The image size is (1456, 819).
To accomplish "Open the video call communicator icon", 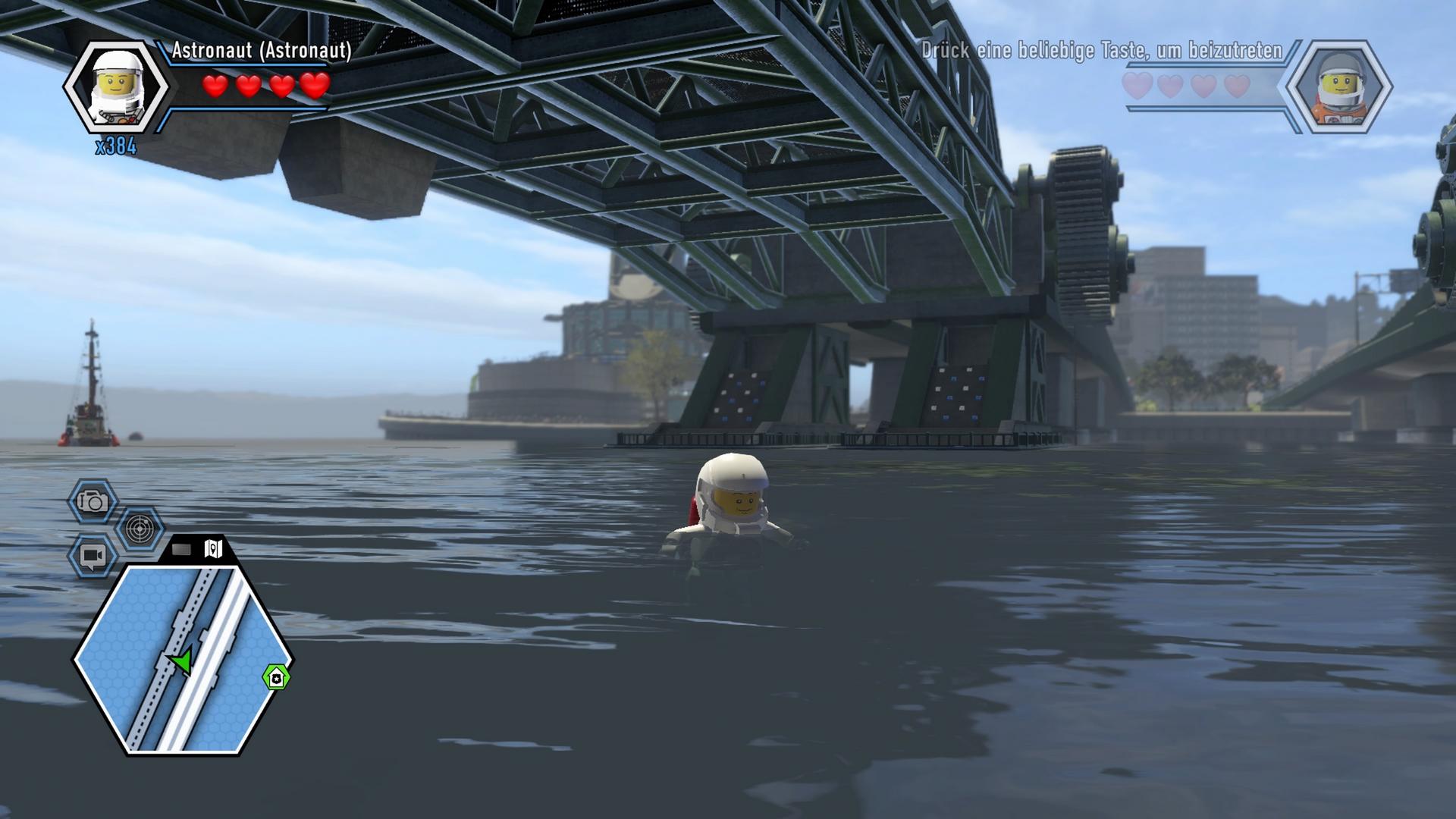I will pos(93,557).
